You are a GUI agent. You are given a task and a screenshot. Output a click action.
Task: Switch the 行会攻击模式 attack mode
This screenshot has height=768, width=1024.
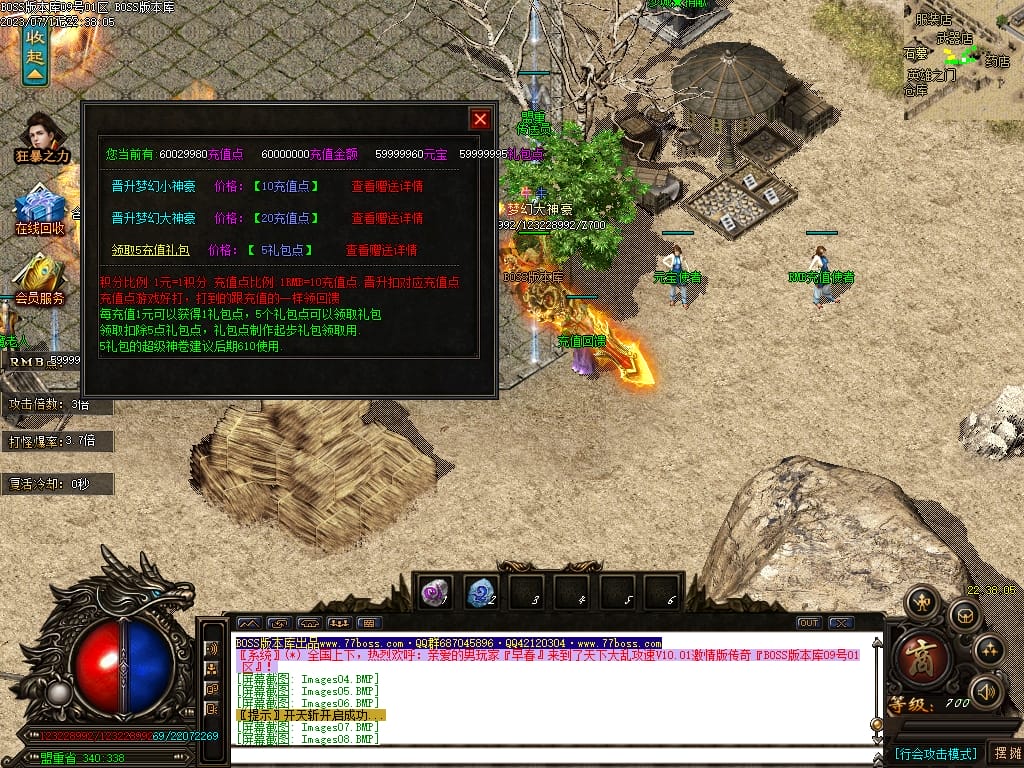point(935,753)
